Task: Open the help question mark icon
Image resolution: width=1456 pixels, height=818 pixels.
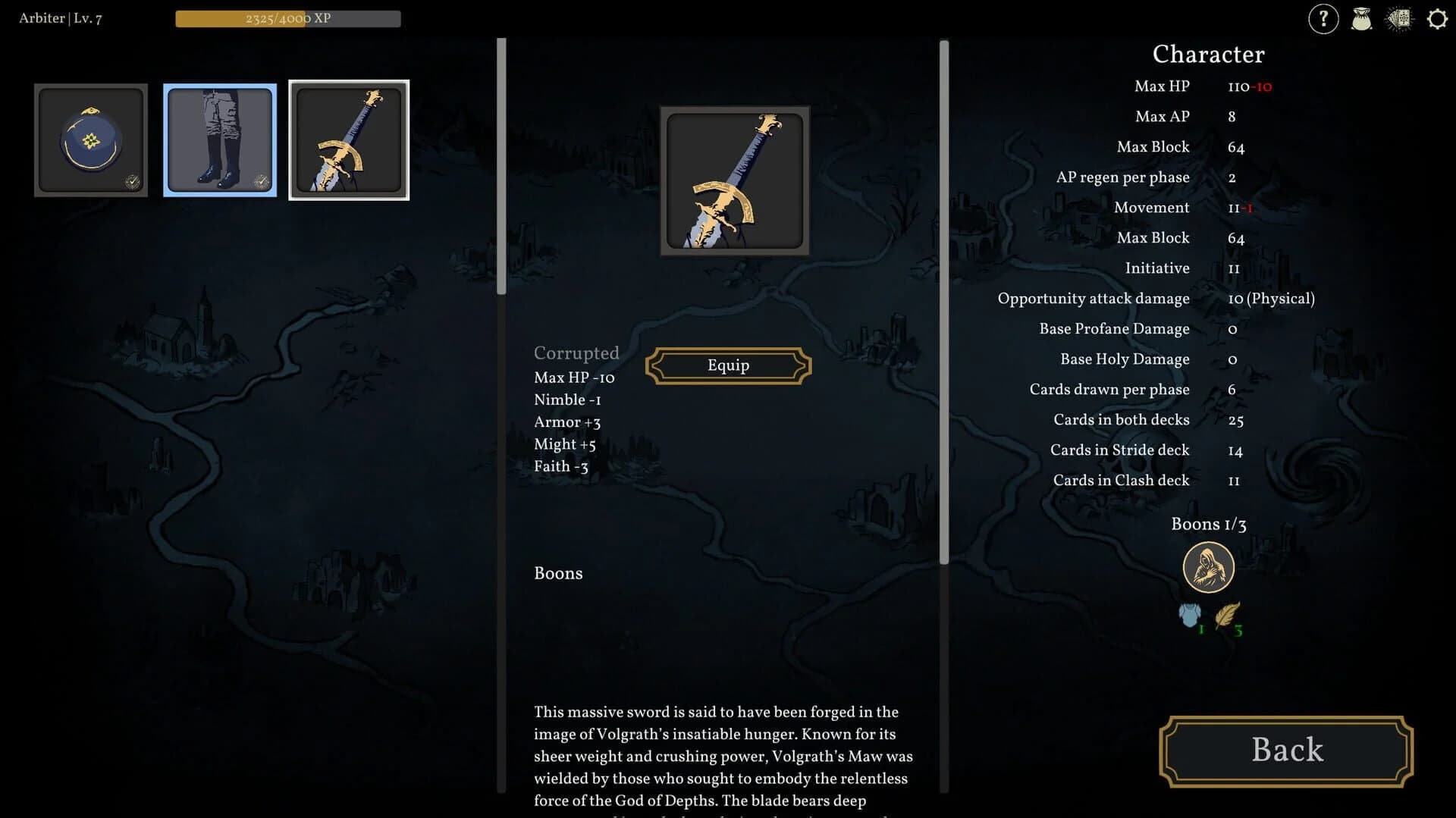Action: pyautogui.click(x=1323, y=18)
